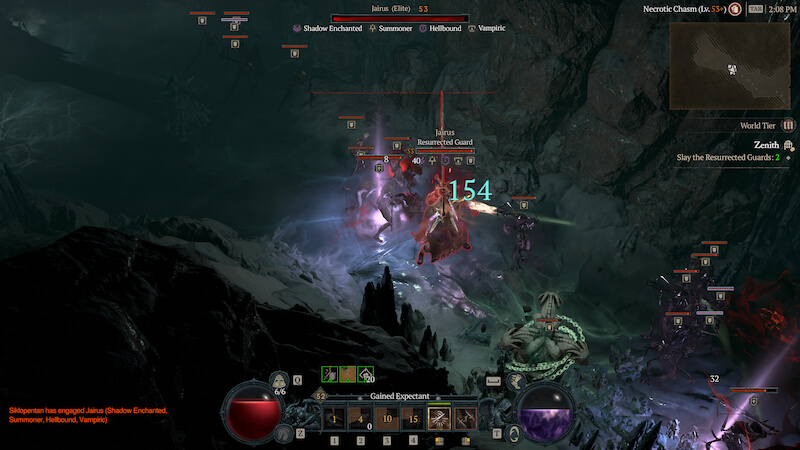Open the town portal swirl icon
The width and height of the screenshot is (800, 450).
click(x=514, y=432)
